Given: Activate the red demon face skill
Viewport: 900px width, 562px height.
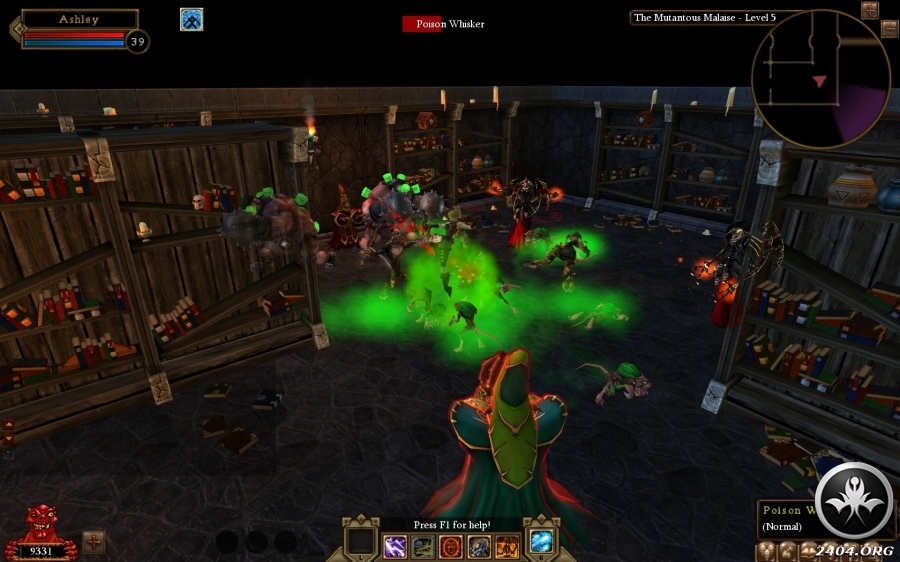Looking at the screenshot, I should [451, 546].
